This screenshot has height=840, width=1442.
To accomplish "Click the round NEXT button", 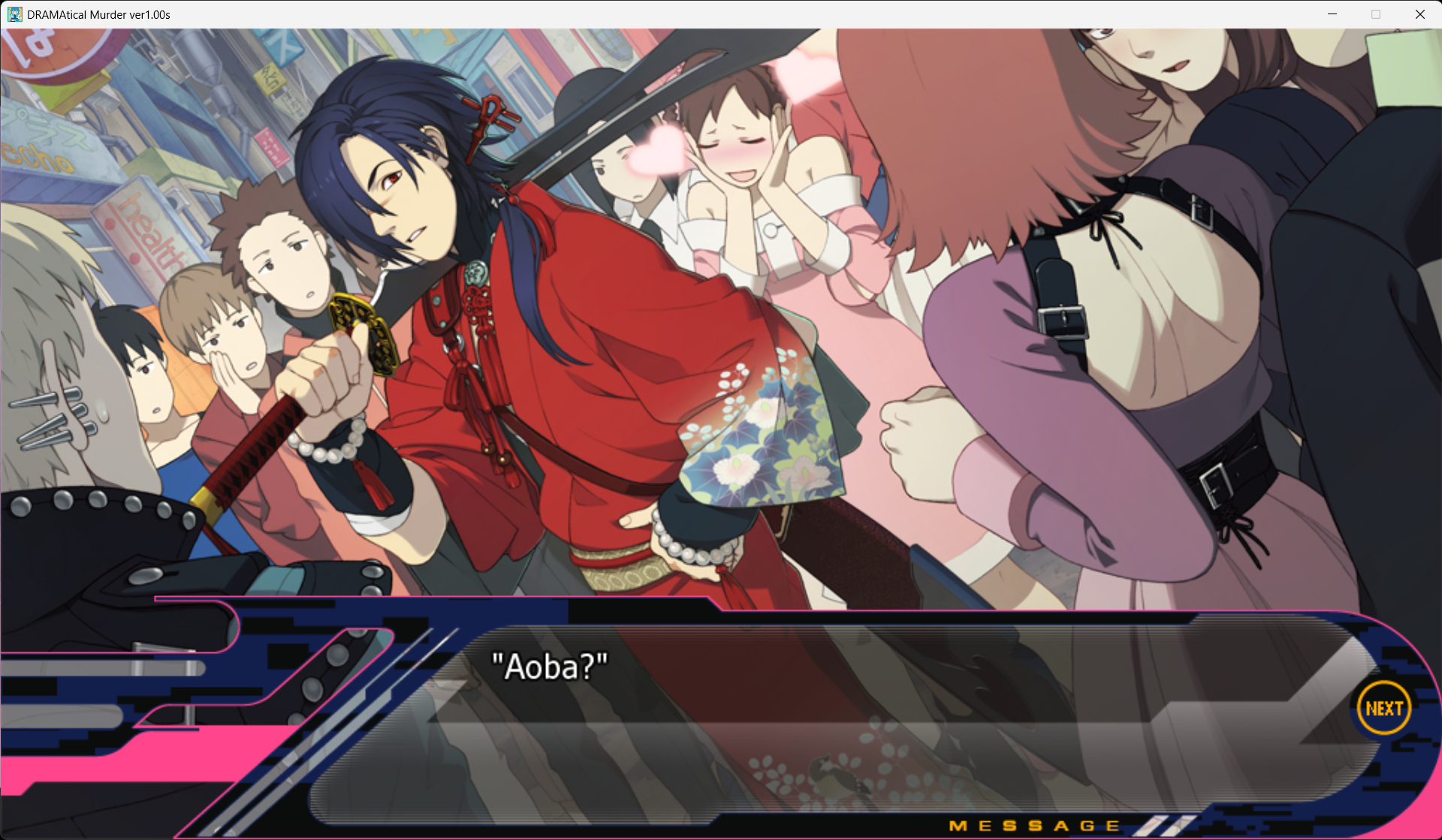I will tap(1383, 708).
